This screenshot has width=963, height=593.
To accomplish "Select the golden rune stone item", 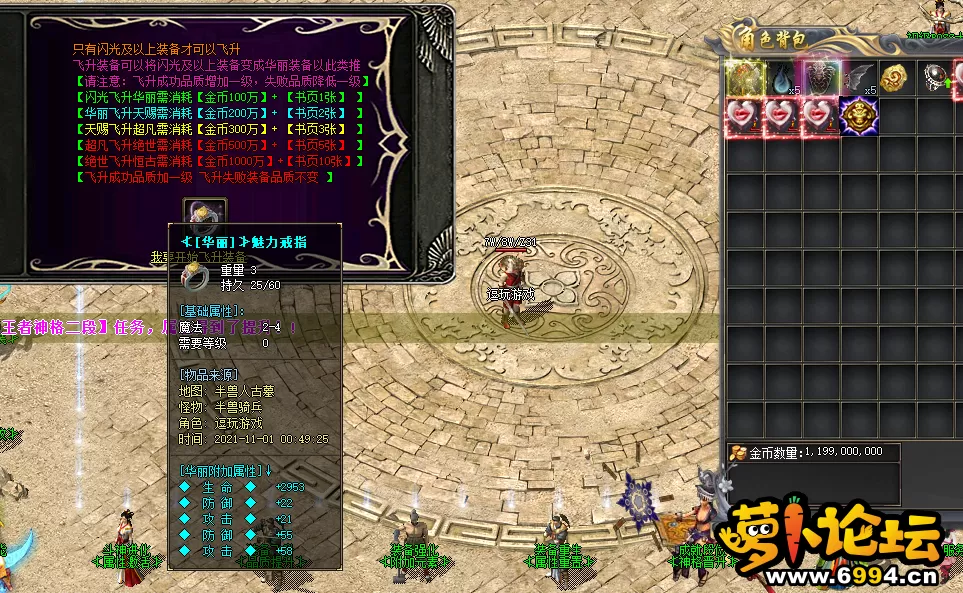I will (896, 78).
